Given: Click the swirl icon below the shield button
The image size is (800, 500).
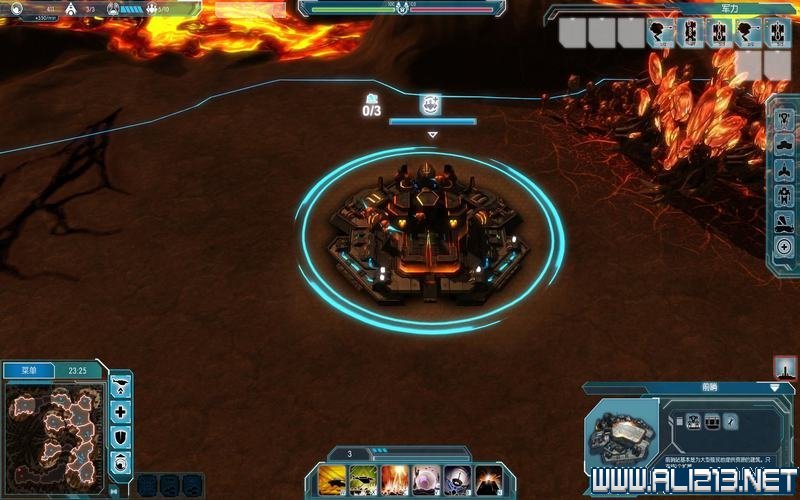Looking at the screenshot, I should 121,460.
